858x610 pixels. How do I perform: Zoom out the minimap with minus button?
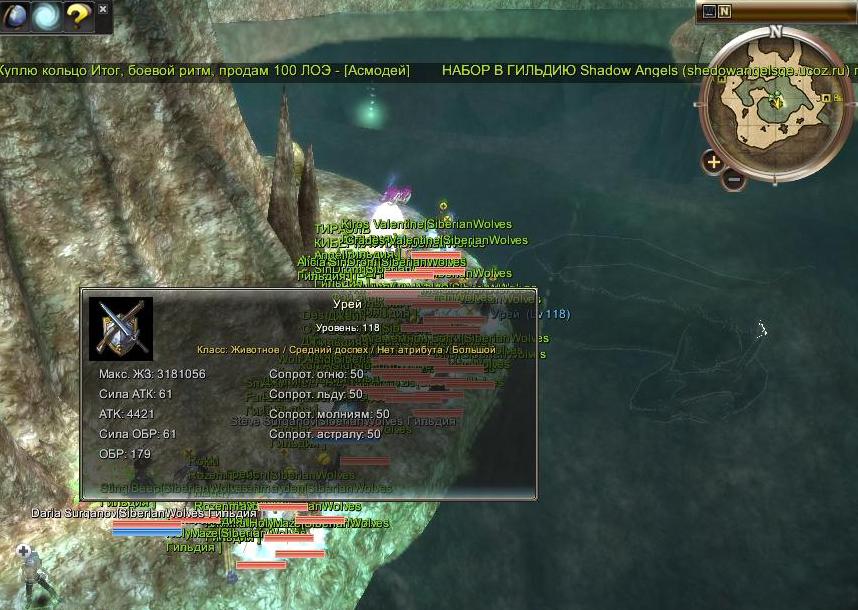click(733, 180)
